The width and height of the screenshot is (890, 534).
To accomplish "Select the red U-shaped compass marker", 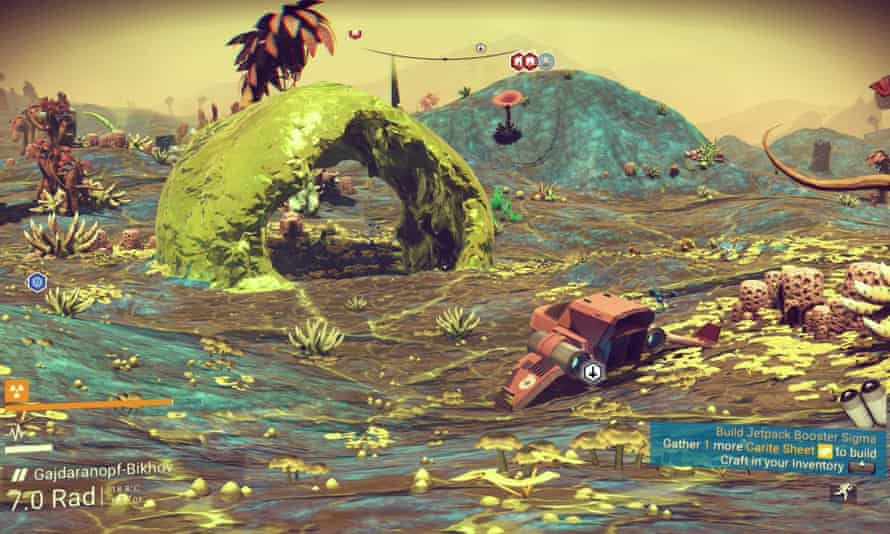I will pyautogui.click(x=355, y=35).
